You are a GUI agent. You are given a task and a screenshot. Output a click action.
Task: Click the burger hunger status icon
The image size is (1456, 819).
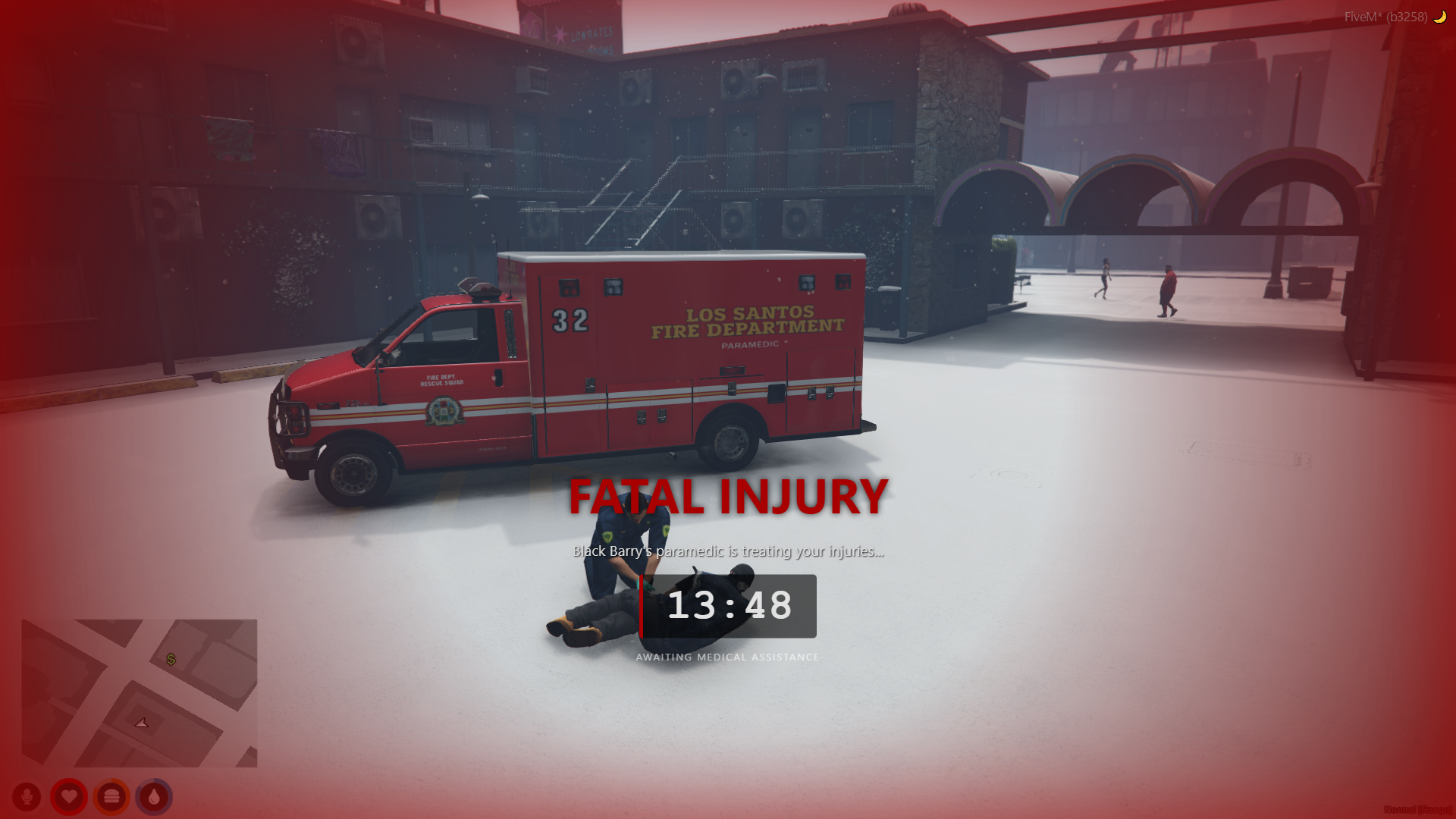tap(110, 797)
